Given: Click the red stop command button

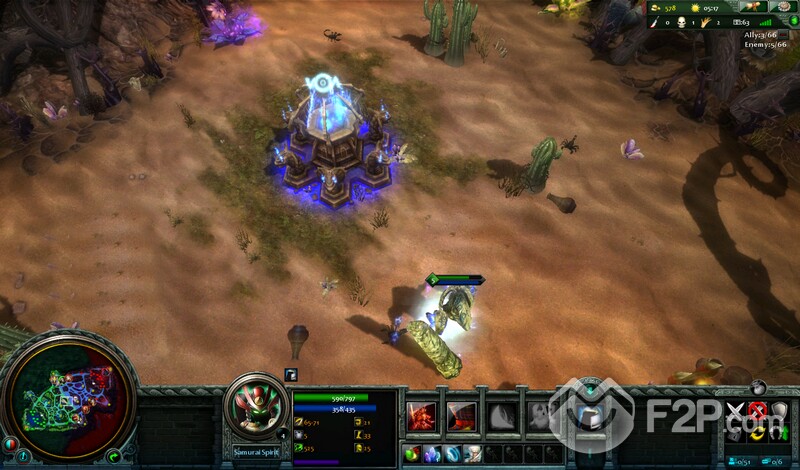Looking at the screenshot, I should (x=757, y=411).
